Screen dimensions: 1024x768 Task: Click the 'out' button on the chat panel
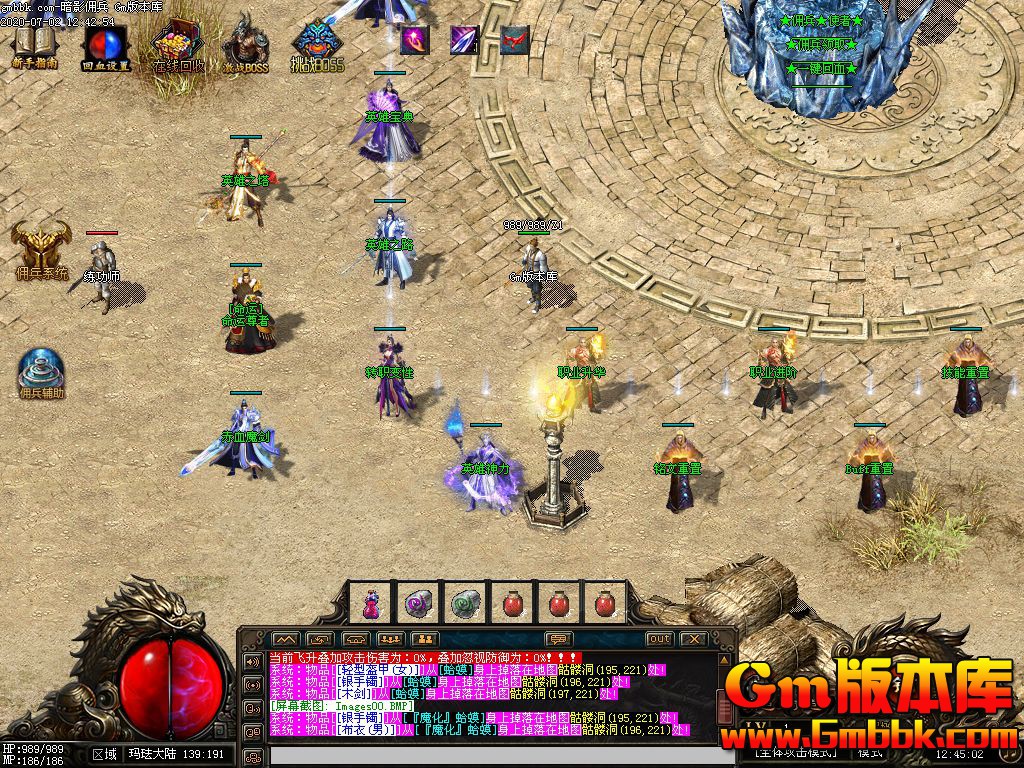(659, 639)
